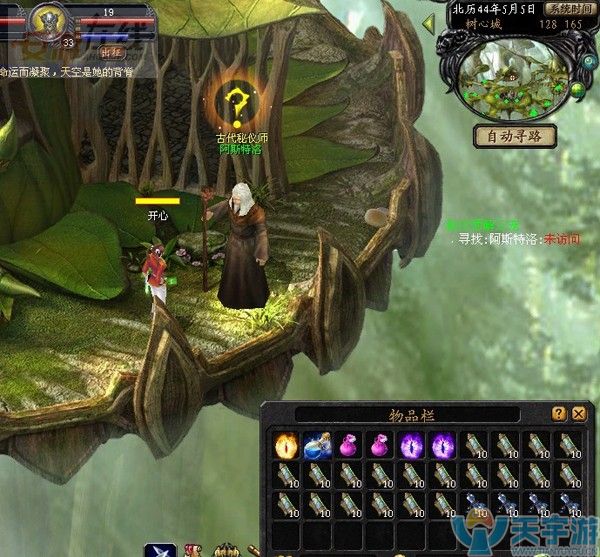Follow the 阿斯特洛 quest tracker link
Screen dimensions: 600x557
[512, 240]
